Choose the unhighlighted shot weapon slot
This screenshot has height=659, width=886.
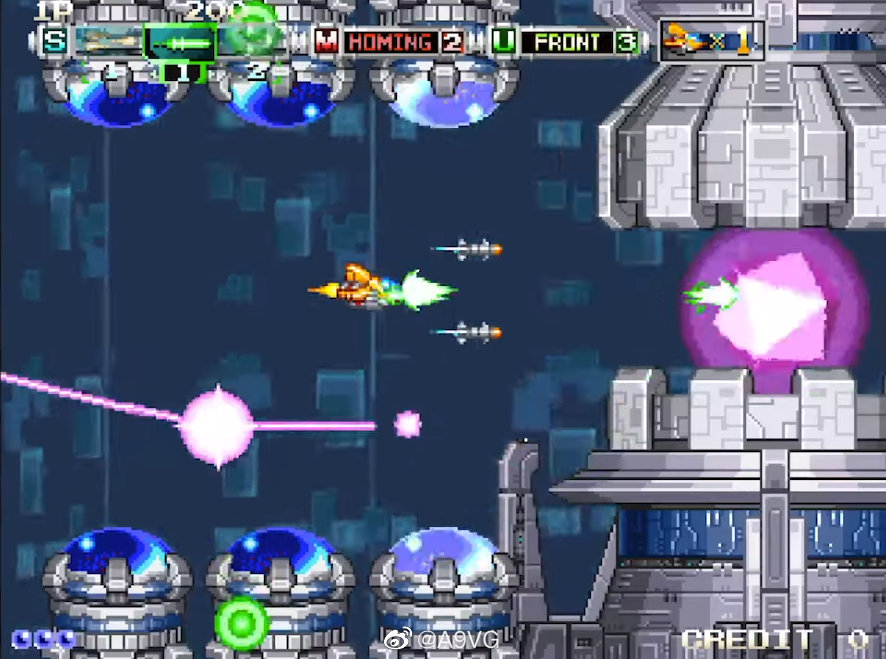coord(108,42)
